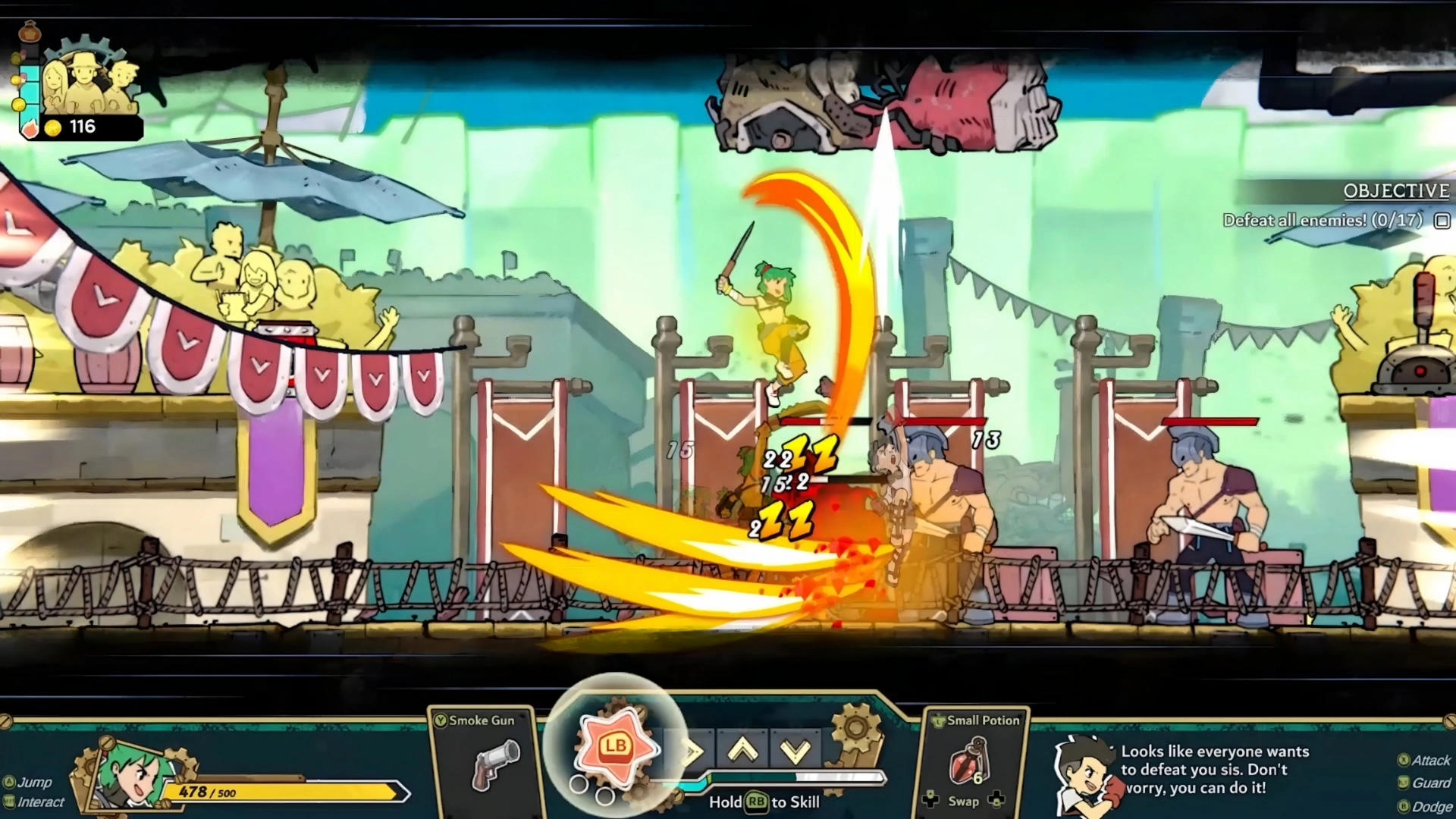Select the up-arrow skill input tile
This screenshot has height=819, width=1456.
[743, 751]
